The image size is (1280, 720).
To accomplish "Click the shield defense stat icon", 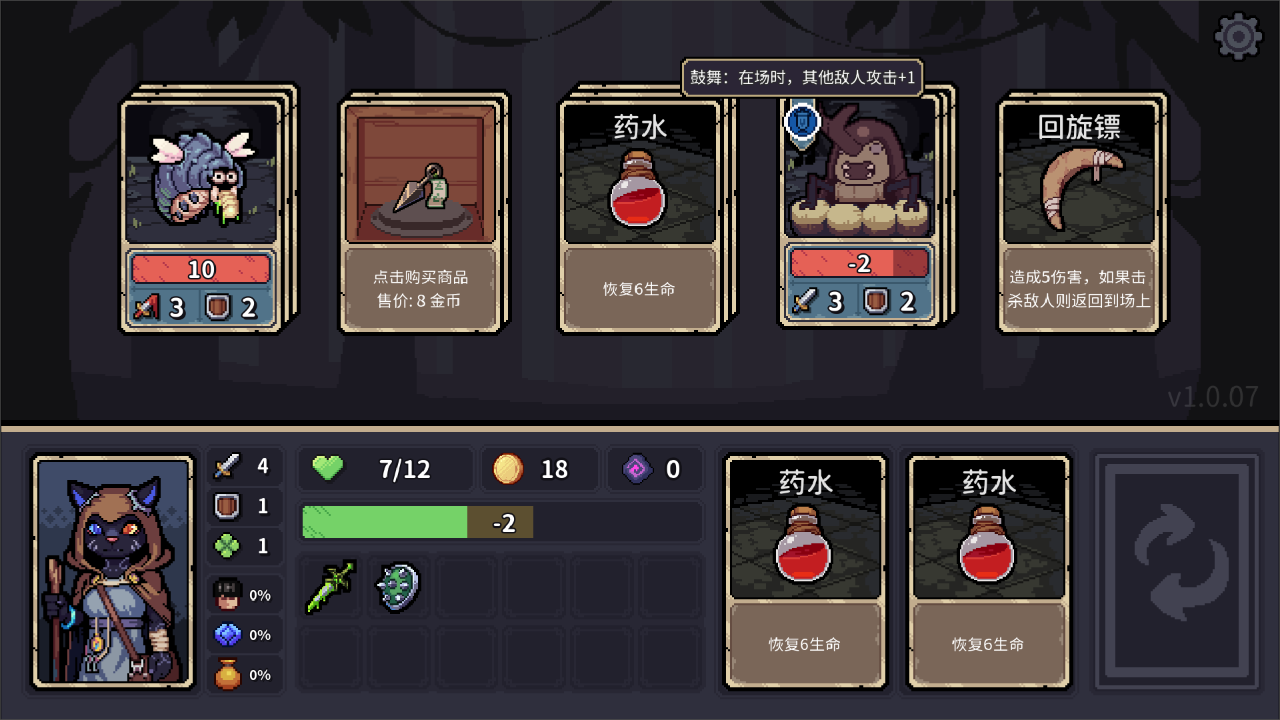I will tap(228, 506).
